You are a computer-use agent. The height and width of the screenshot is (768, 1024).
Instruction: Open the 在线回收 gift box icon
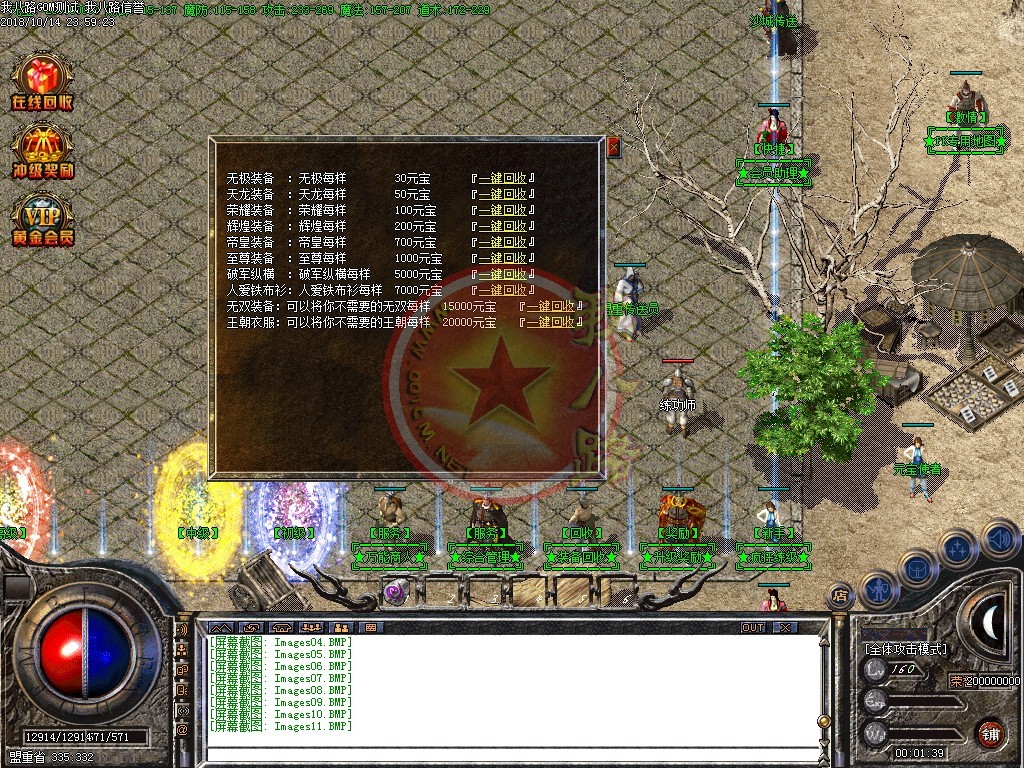pos(42,82)
